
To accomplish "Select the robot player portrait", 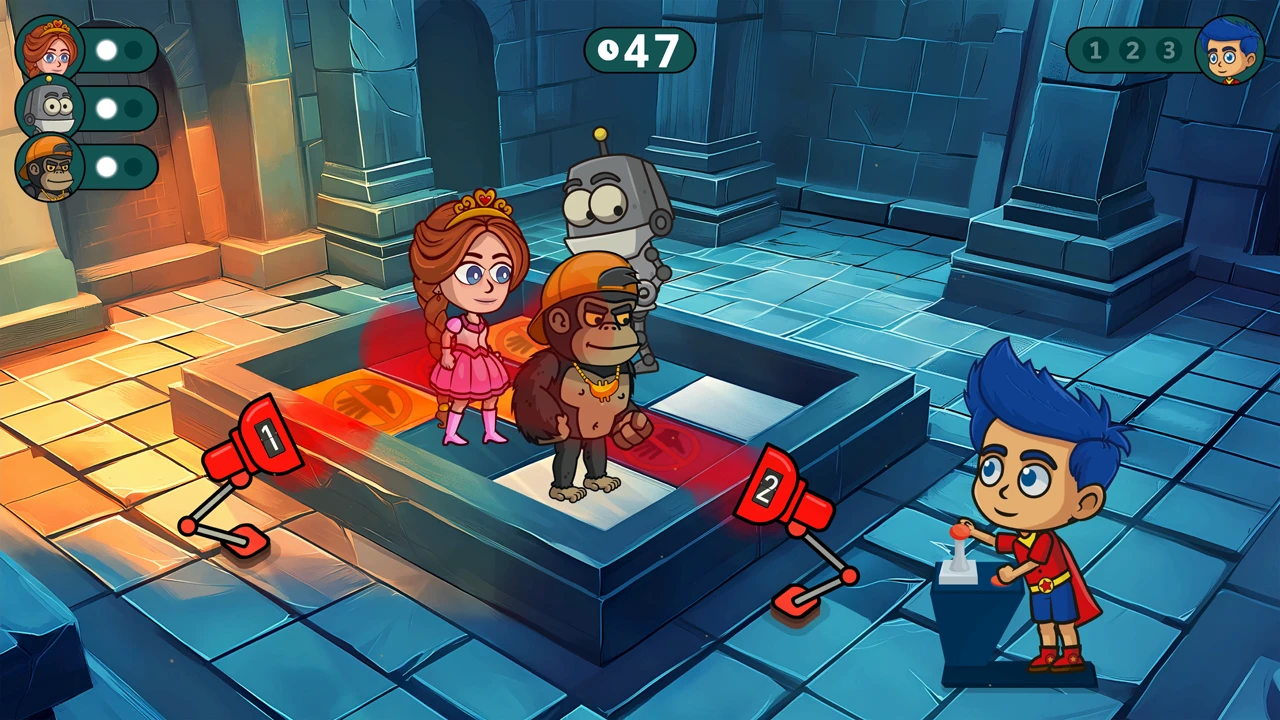I will (x=49, y=107).
